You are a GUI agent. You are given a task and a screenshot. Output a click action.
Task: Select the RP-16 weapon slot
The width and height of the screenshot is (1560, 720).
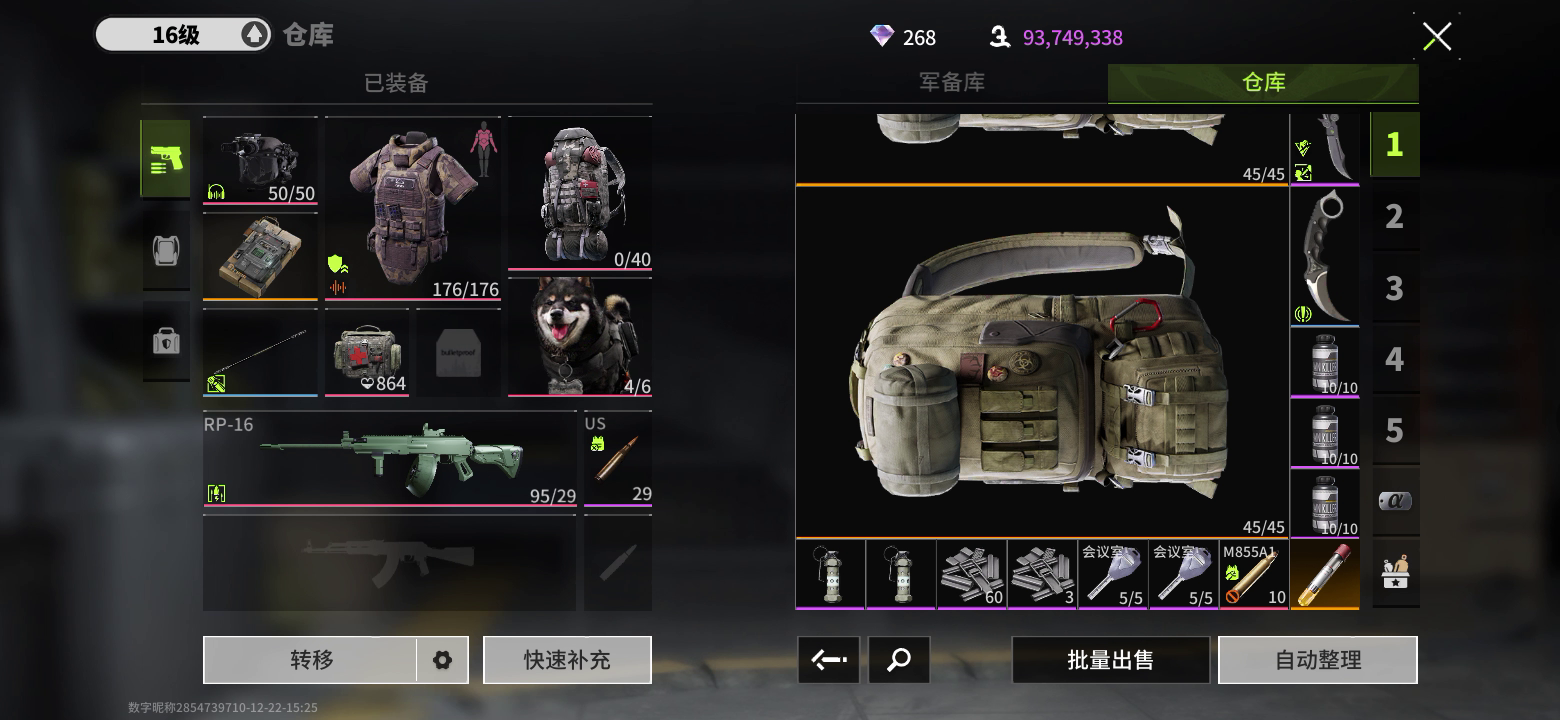point(390,459)
